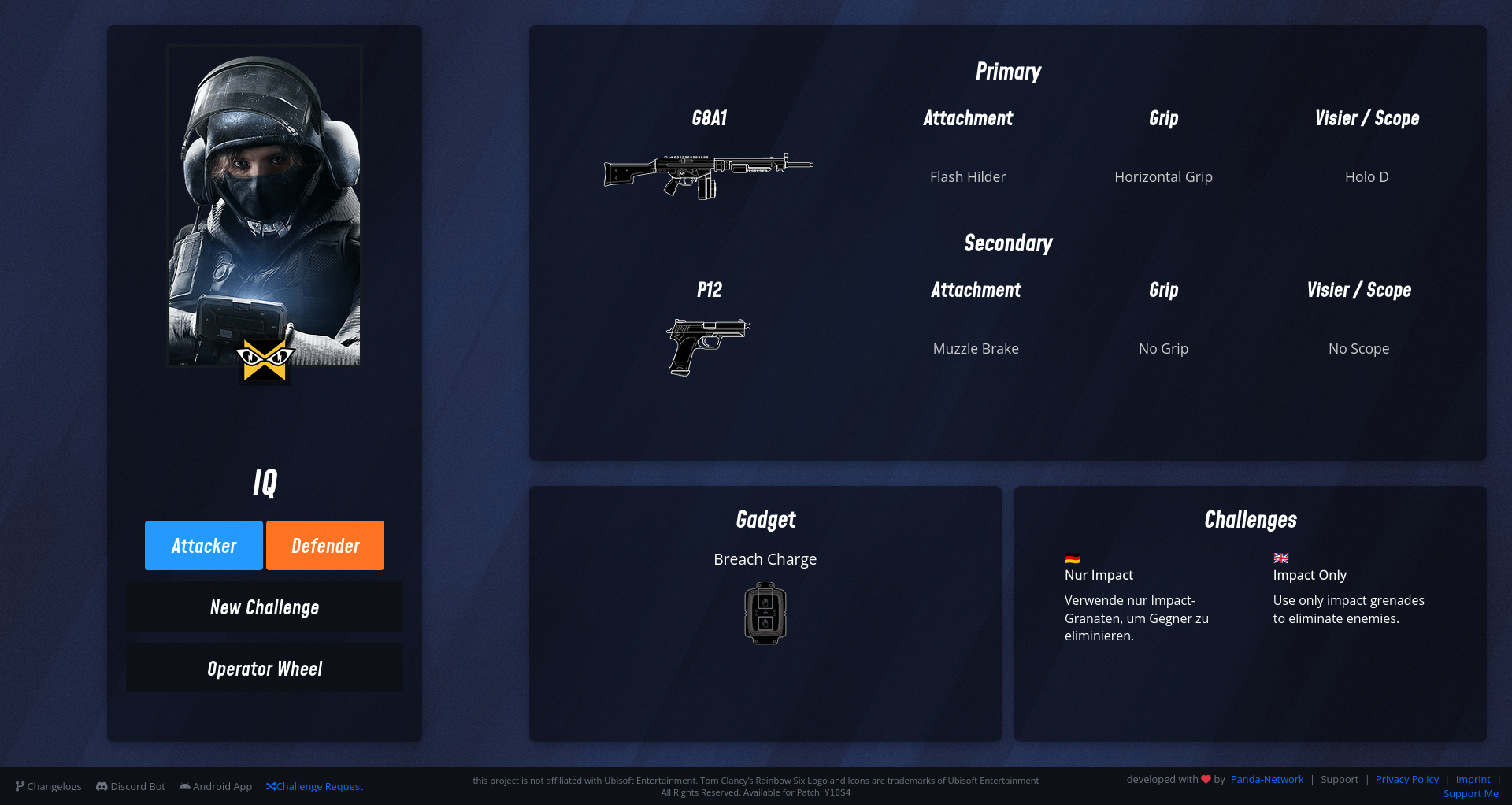Open the Privacy Policy link
Image resolution: width=1512 pixels, height=805 pixels.
(x=1406, y=779)
